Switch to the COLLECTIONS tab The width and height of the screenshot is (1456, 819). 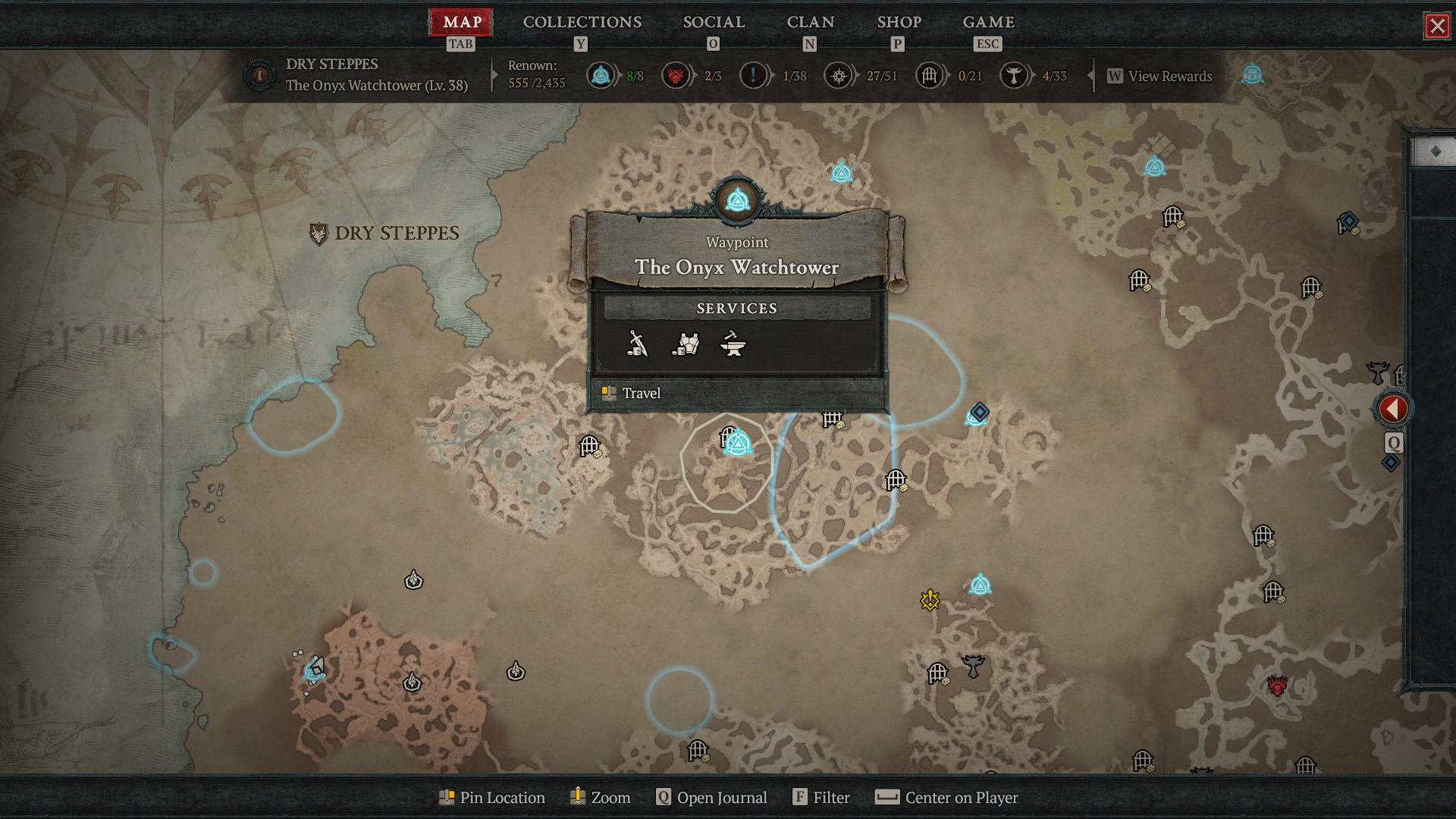(x=581, y=22)
